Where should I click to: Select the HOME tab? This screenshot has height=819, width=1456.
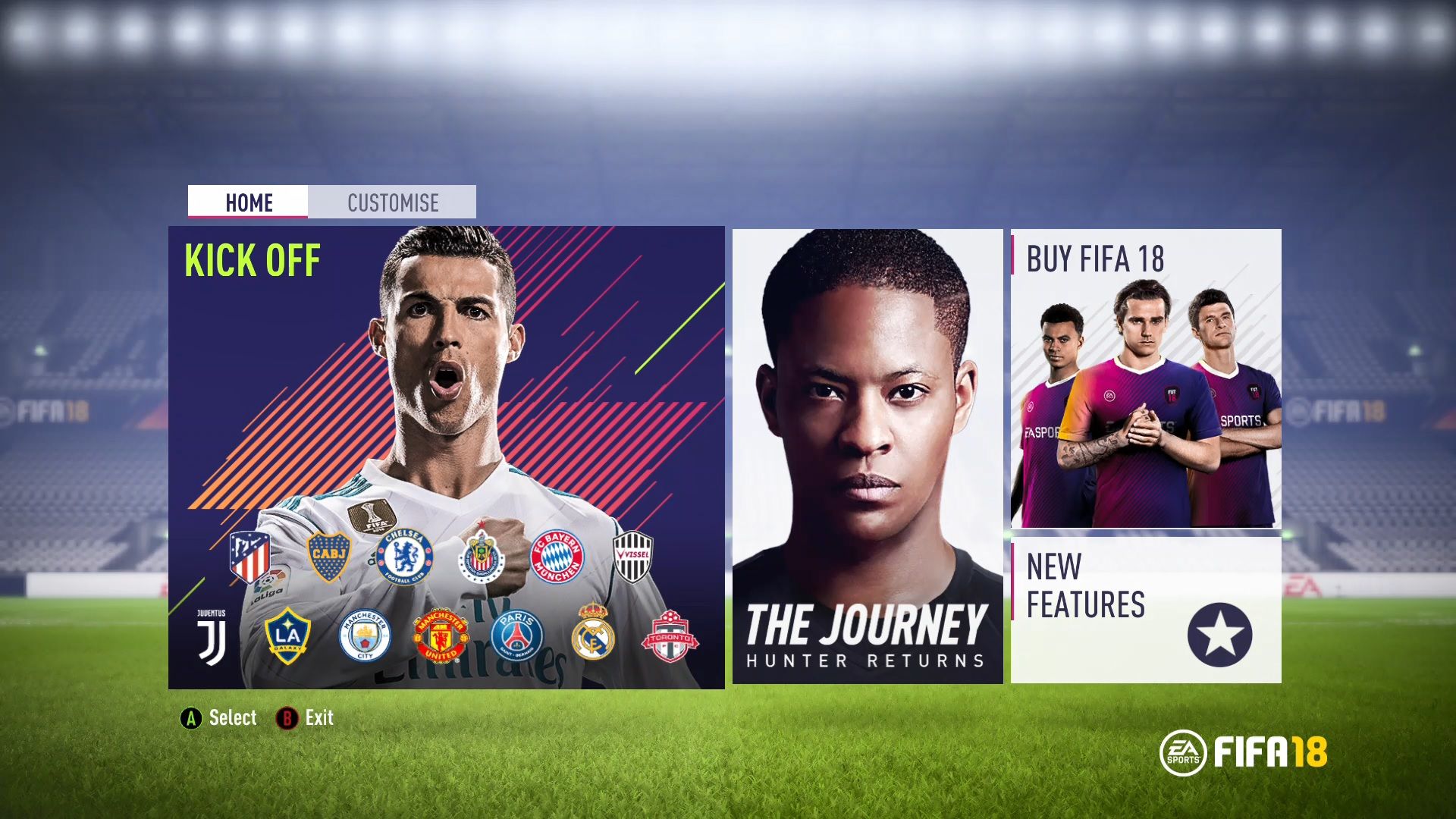249,202
